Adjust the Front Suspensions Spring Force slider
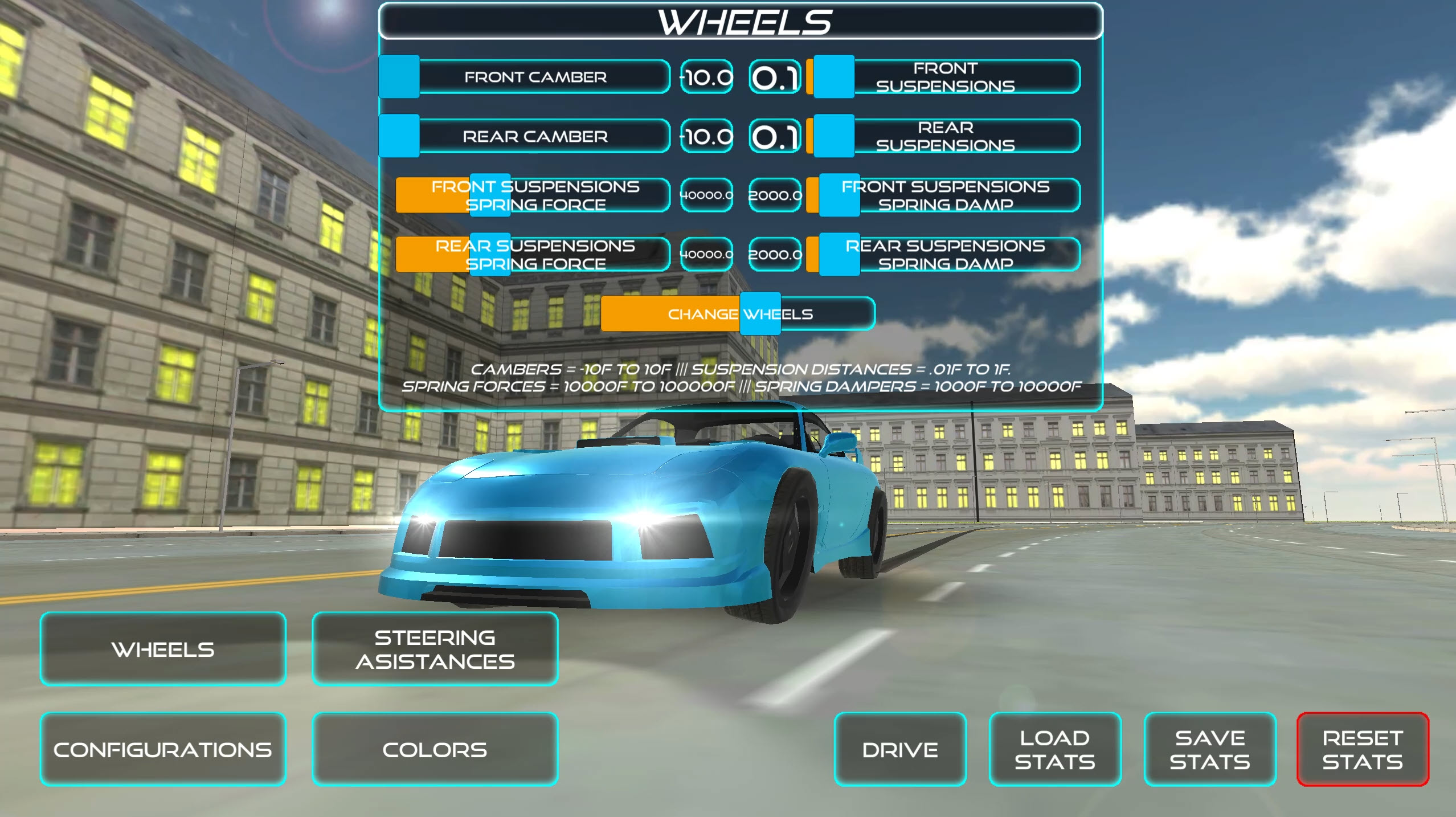The image size is (1456, 817). (x=489, y=195)
